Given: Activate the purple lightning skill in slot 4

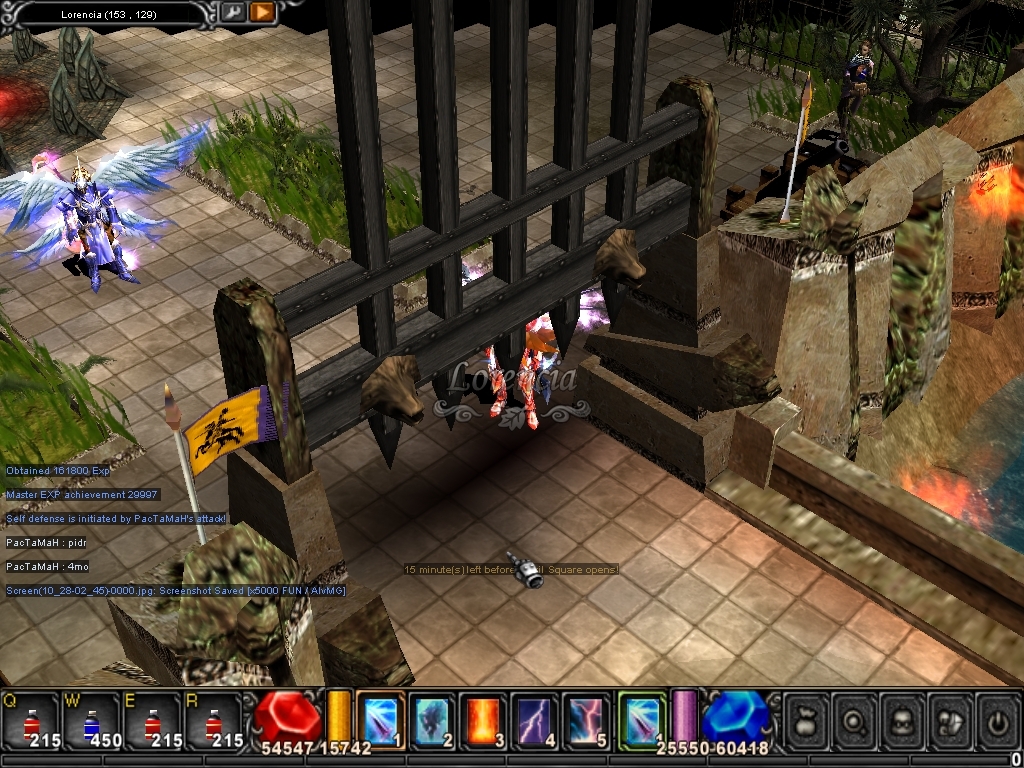Looking at the screenshot, I should (535, 720).
